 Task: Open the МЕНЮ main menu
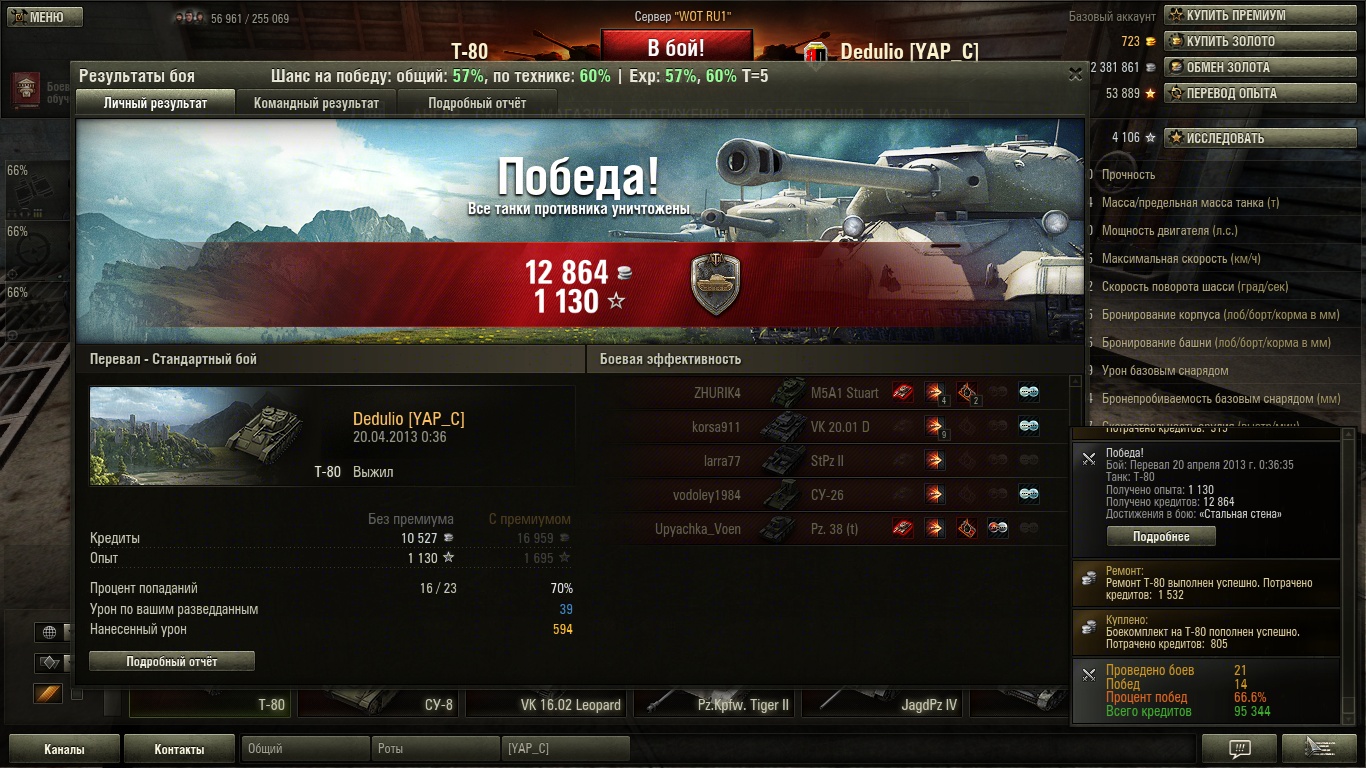[43, 17]
